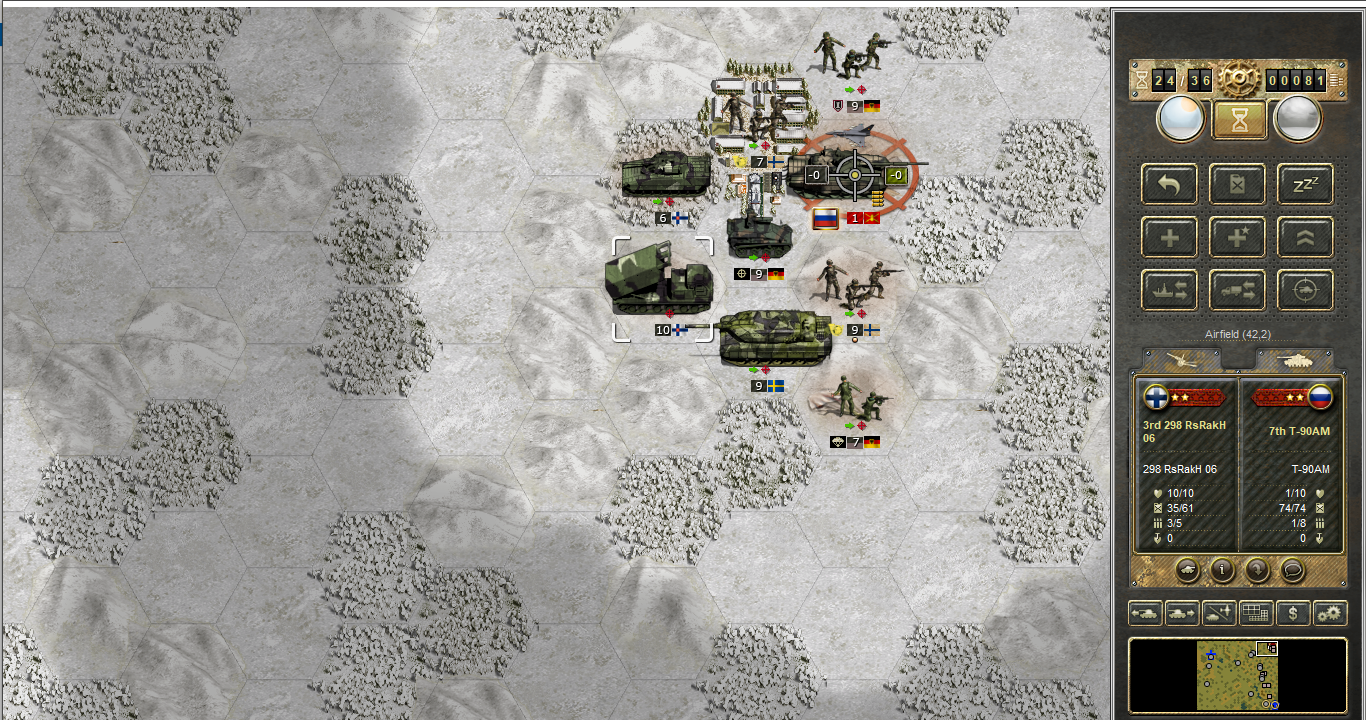Add elite replacements with the plus-star button
Screen dimensions: 1366x720
(x=1237, y=238)
